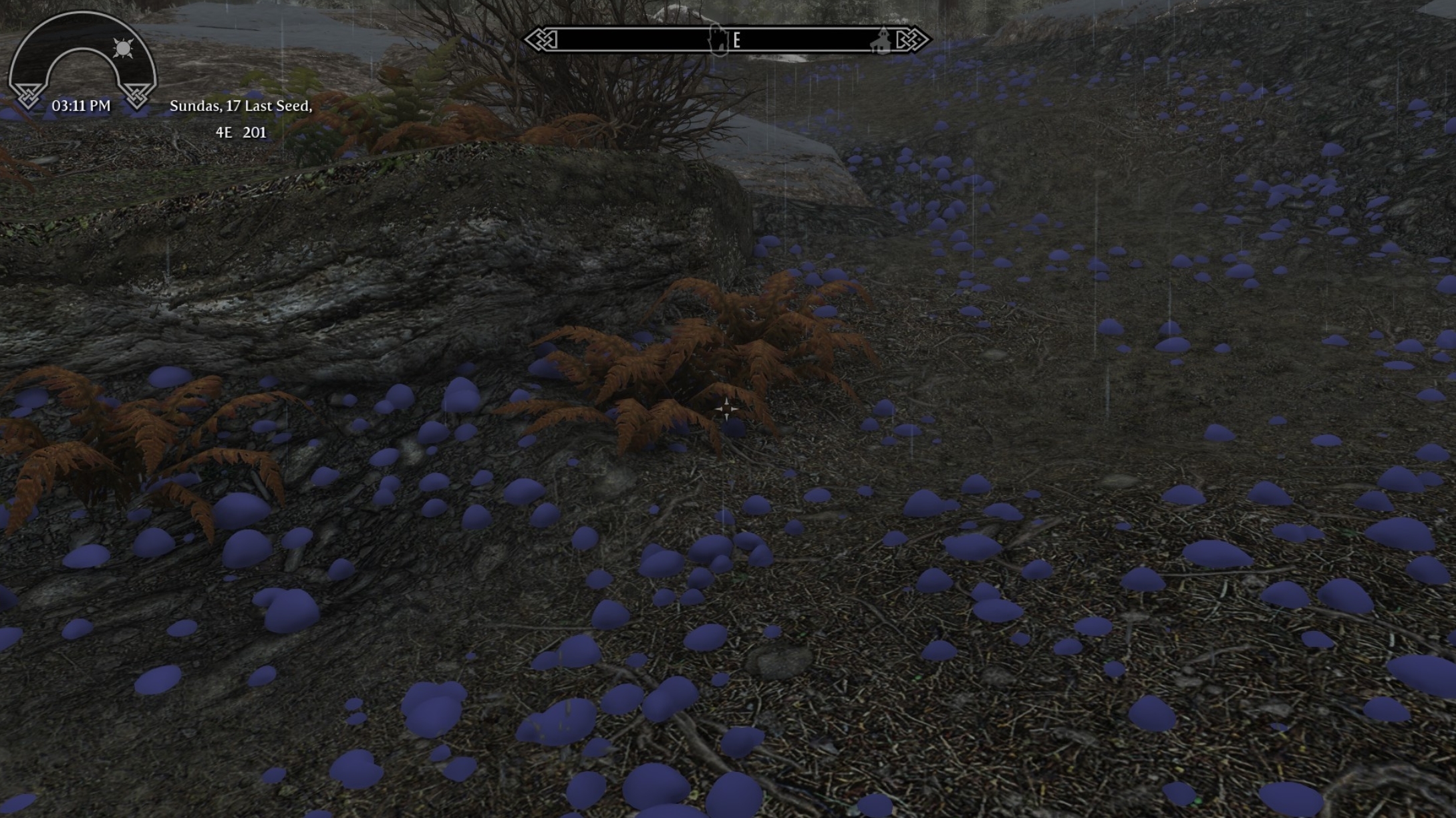Click the 03:11 PM time display
1456x818 pixels.
(x=82, y=104)
